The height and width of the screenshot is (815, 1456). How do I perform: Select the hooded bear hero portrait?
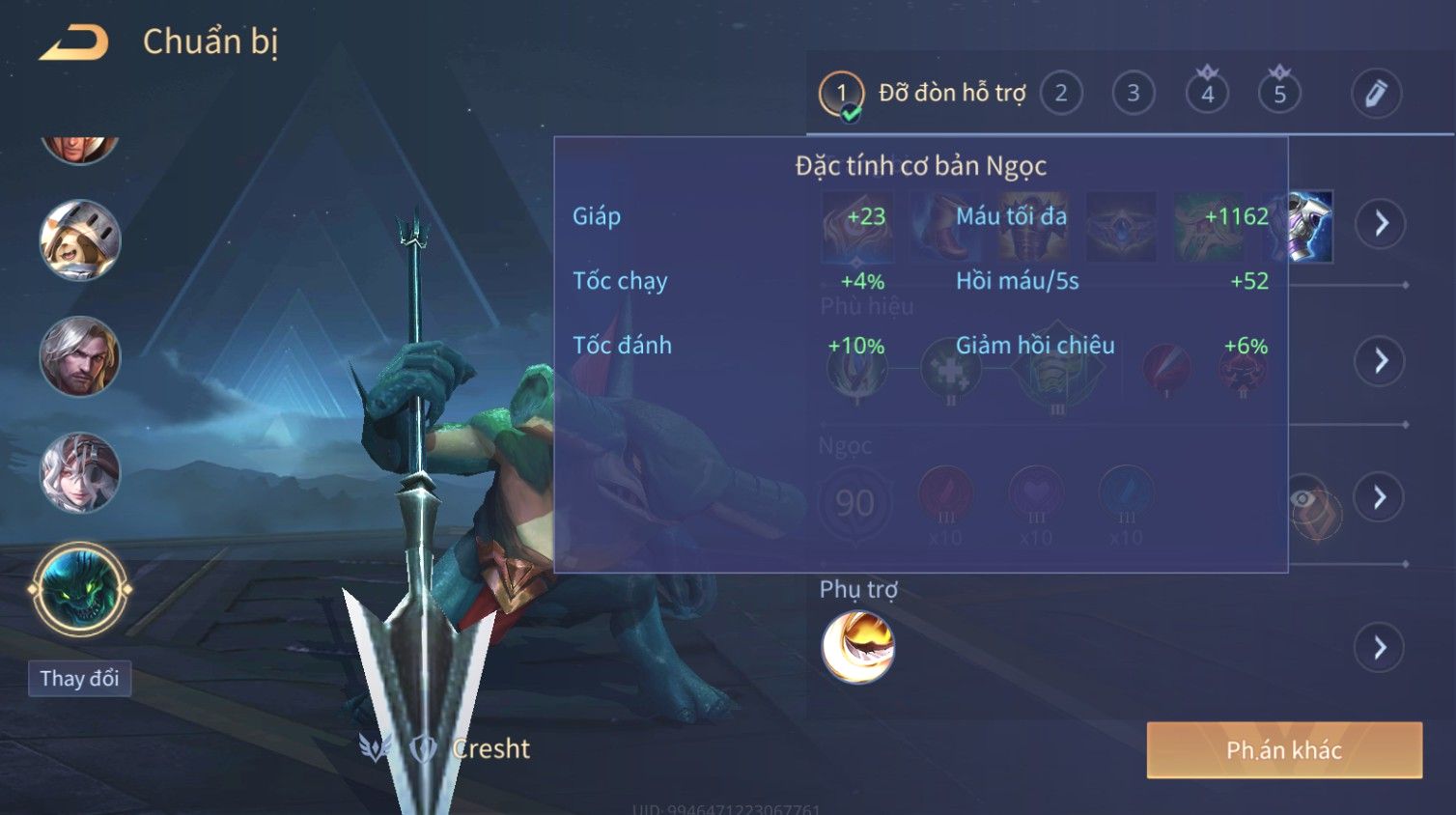(x=80, y=240)
